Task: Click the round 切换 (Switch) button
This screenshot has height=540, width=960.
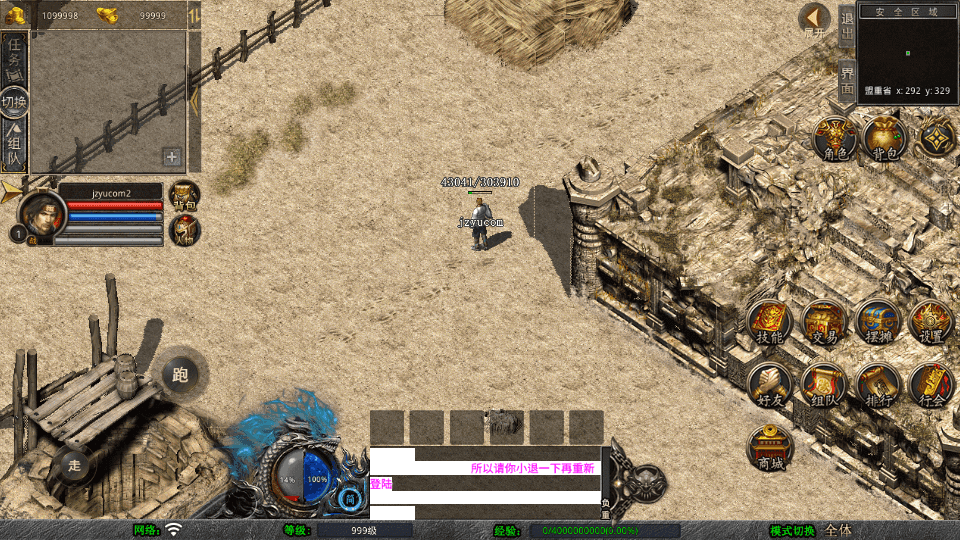Action: (x=14, y=102)
